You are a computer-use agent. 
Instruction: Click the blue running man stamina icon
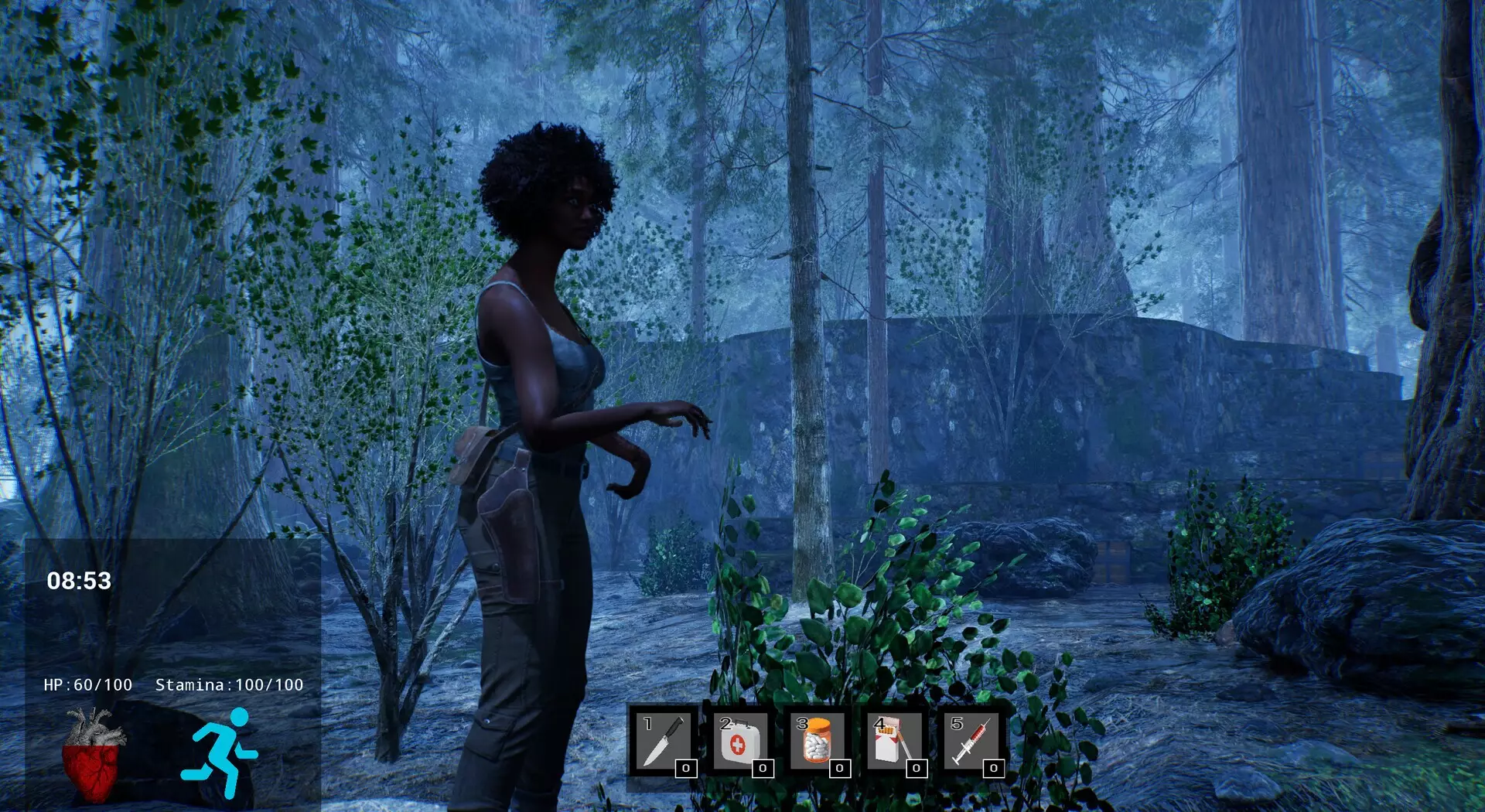pyautogui.click(x=220, y=752)
